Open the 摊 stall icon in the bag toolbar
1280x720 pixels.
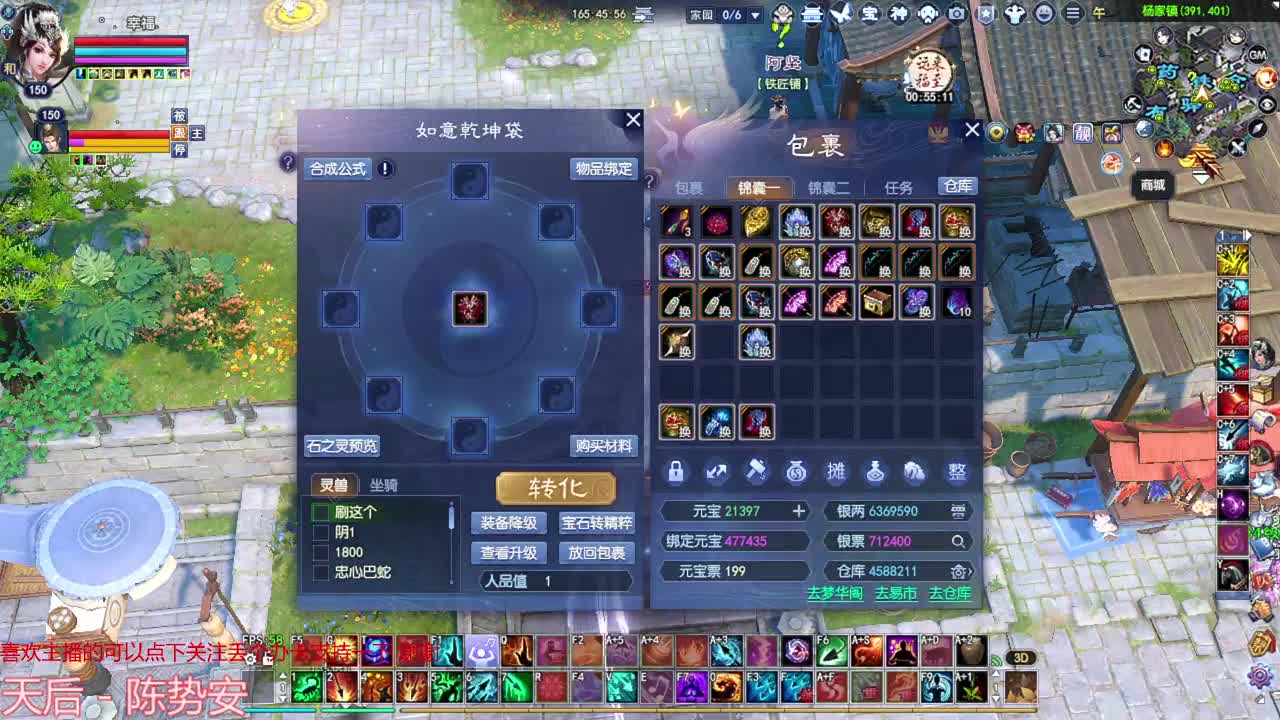[x=837, y=472]
